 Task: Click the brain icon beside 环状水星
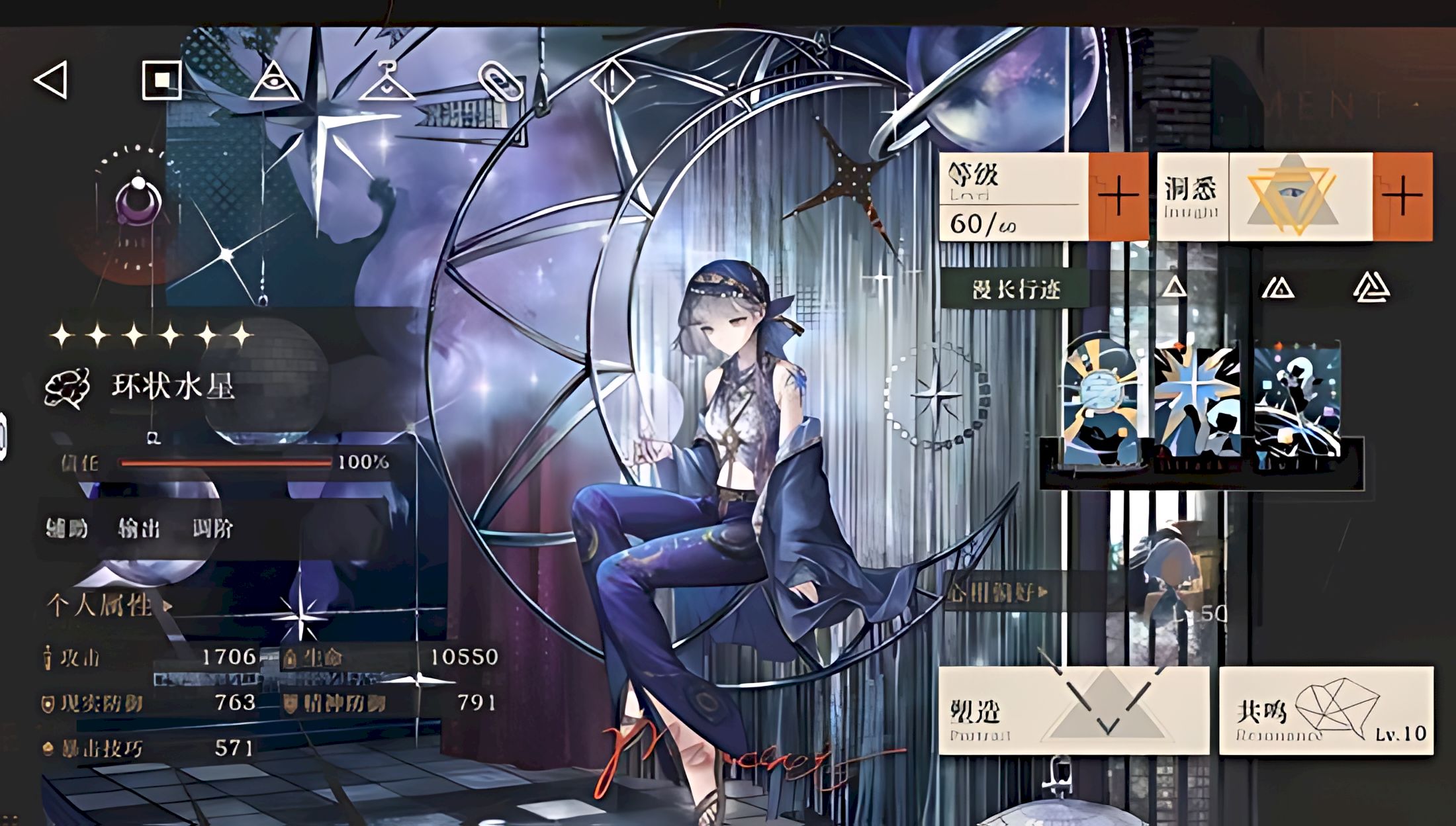(x=67, y=387)
